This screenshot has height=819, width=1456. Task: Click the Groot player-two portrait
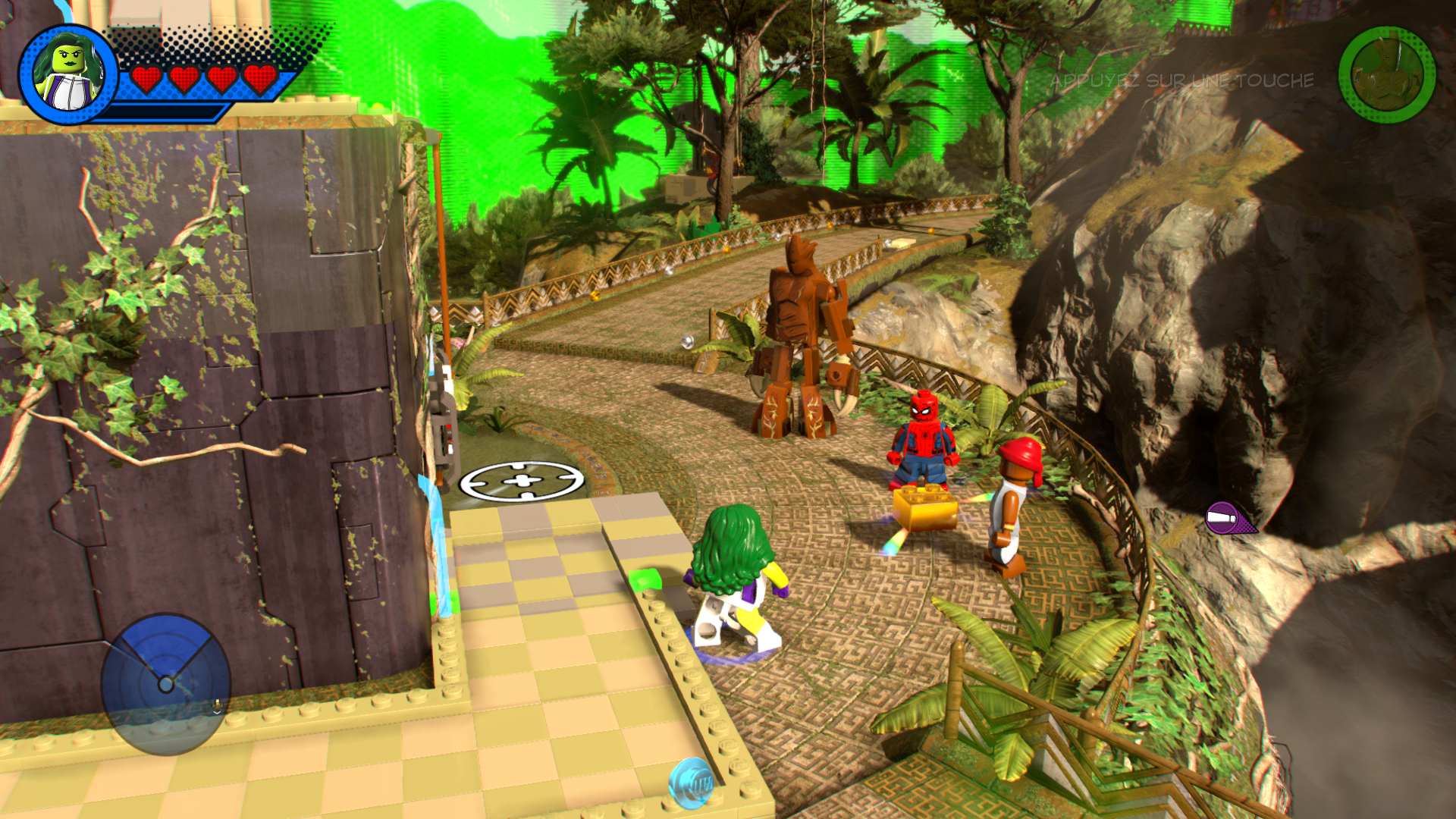point(1387,75)
